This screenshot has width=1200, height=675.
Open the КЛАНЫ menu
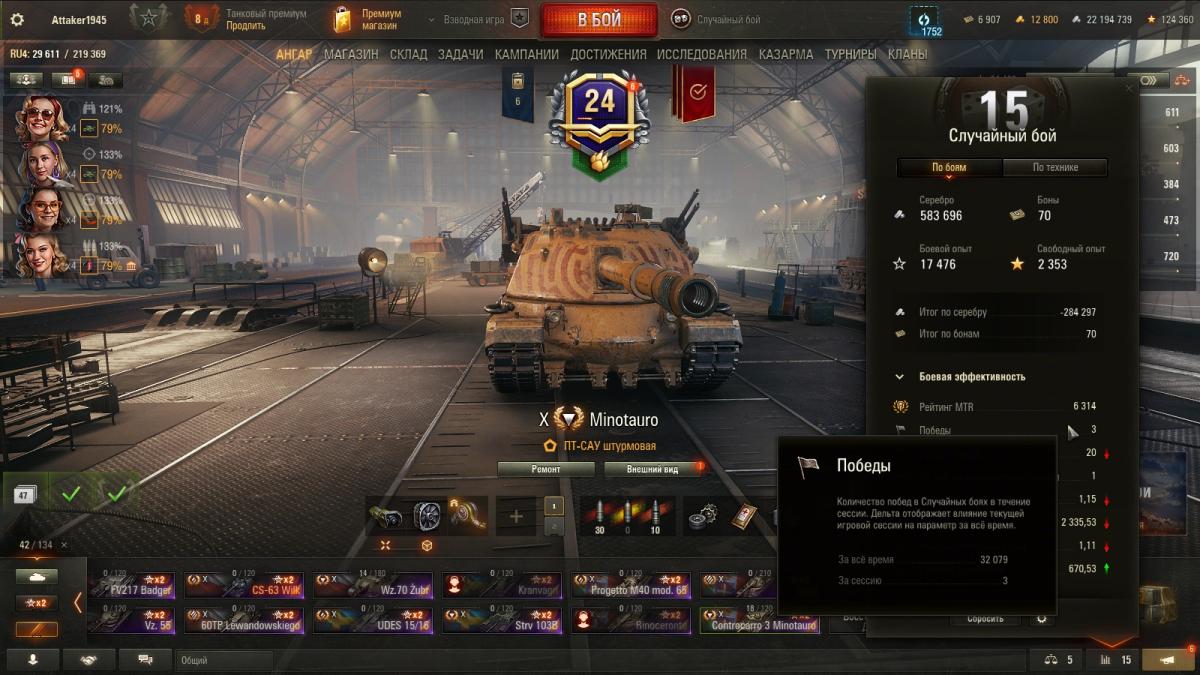907,54
